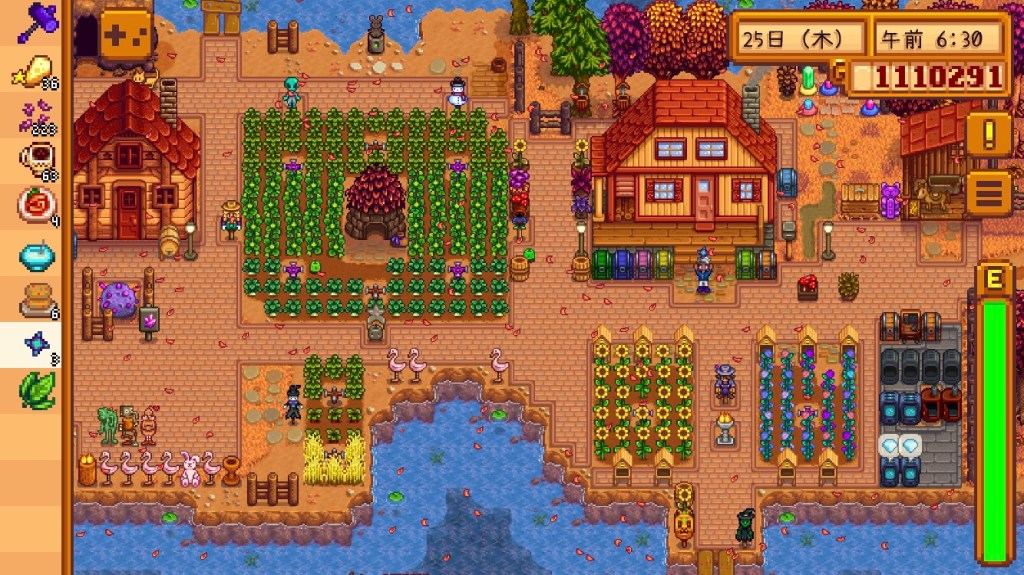Select the coffee cup slot
The image size is (1024, 575).
[x=34, y=160]
